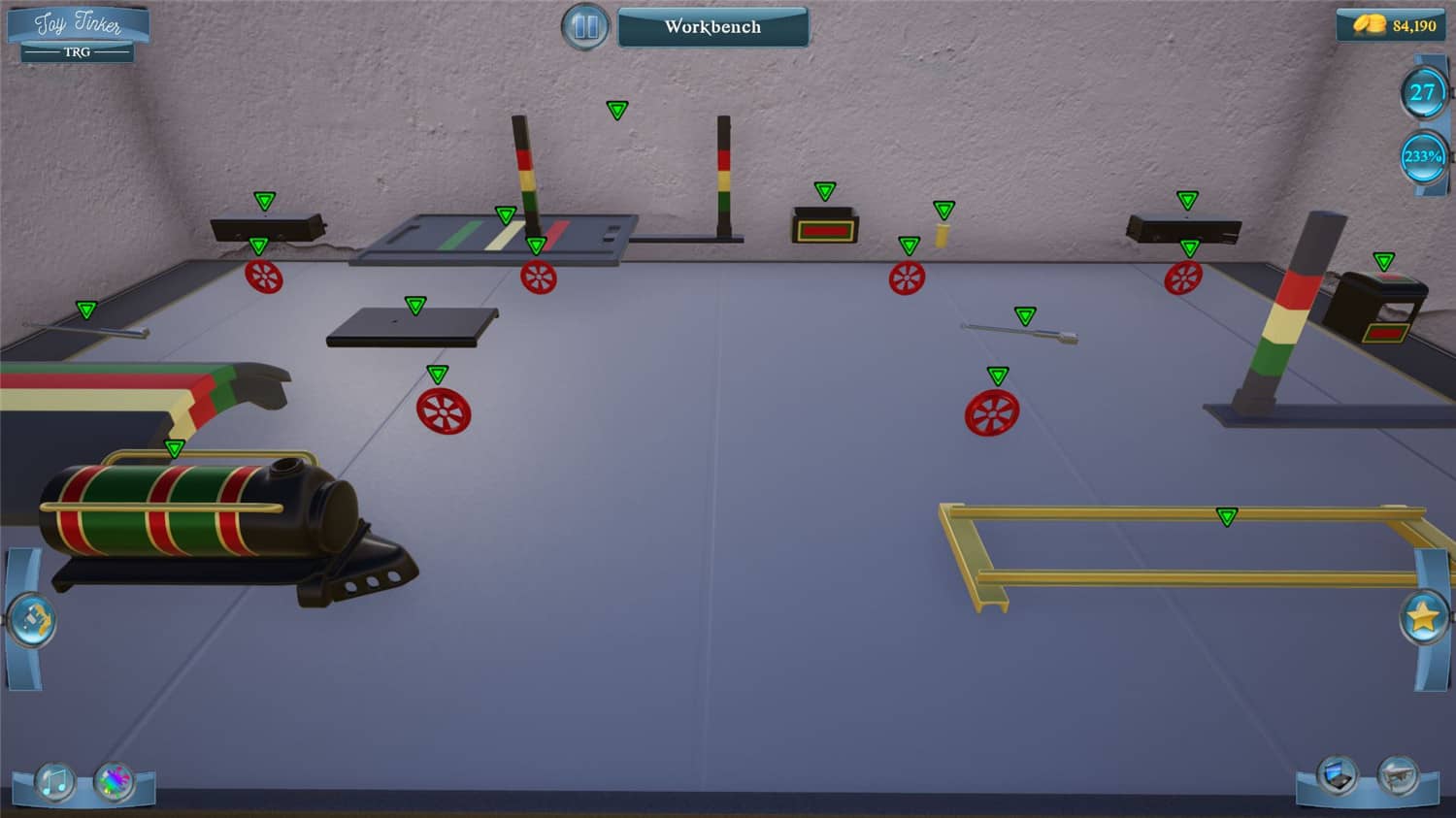Image resolution: width=1456 pixels, height=818 pixels.
Task: Click the workbench furniture icon at bottom right
Action: click(x=1398, y=776)
